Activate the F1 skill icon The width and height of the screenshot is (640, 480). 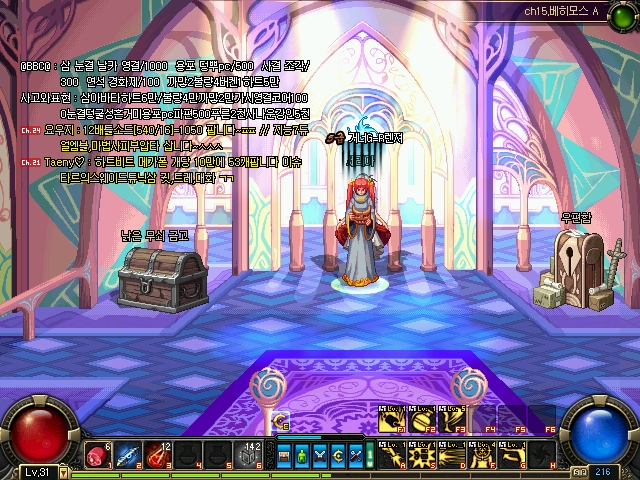(390, 418)
